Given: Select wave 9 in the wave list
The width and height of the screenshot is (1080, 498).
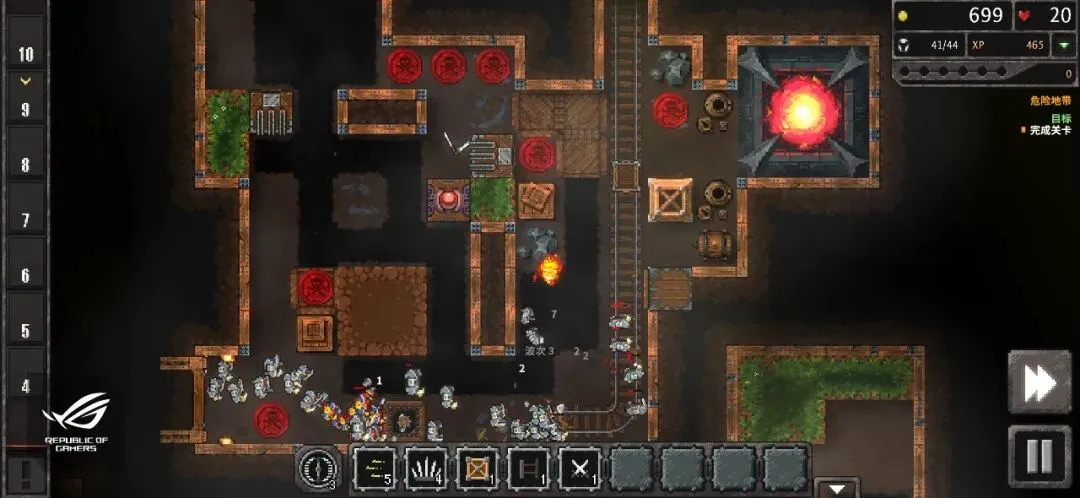Looking at the screenshot, I should click(26, 110).
